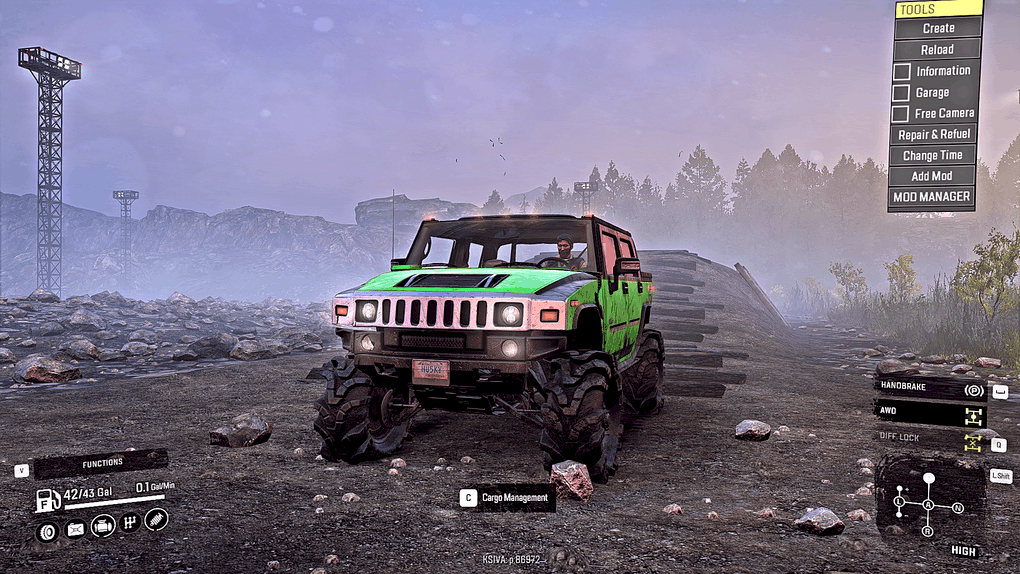Tick the Information checkbox

(901, 71)
